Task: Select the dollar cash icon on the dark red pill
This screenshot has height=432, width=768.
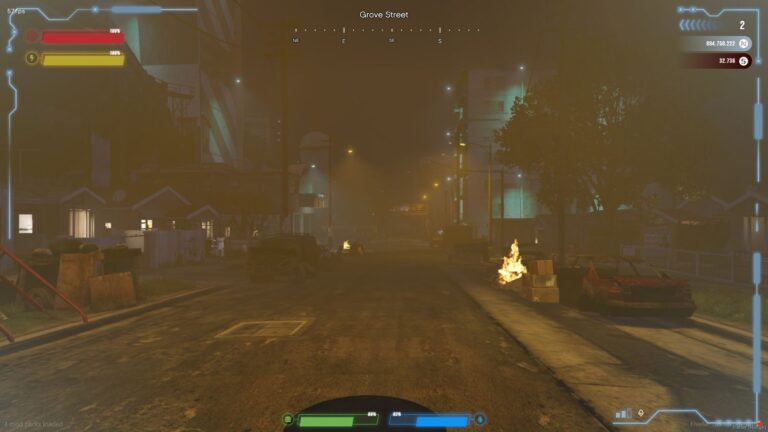Action: [x=743, y=61]
